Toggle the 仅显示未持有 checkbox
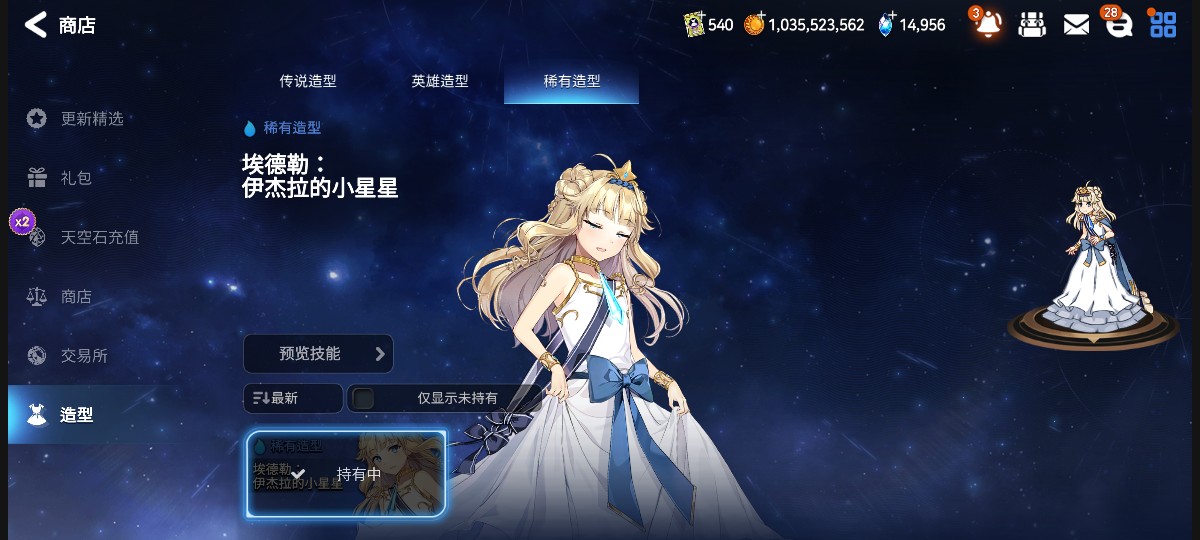This screenshot has width=1200, height=540. click(364, 398)
